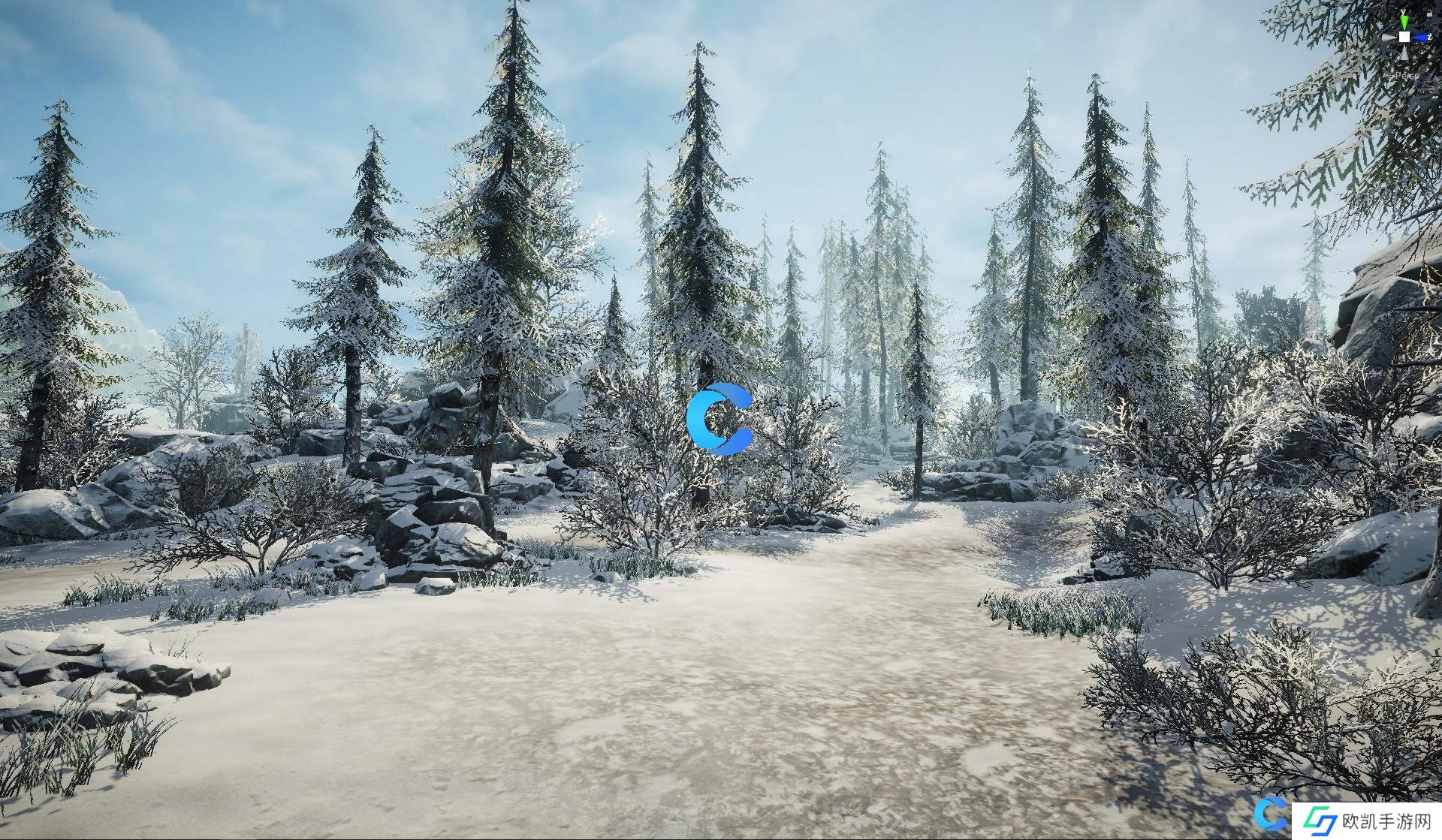Click the white center cube of the scene gizmo
The height and width of the screenshot is (840, 1442).
[x=1404, y=37]
